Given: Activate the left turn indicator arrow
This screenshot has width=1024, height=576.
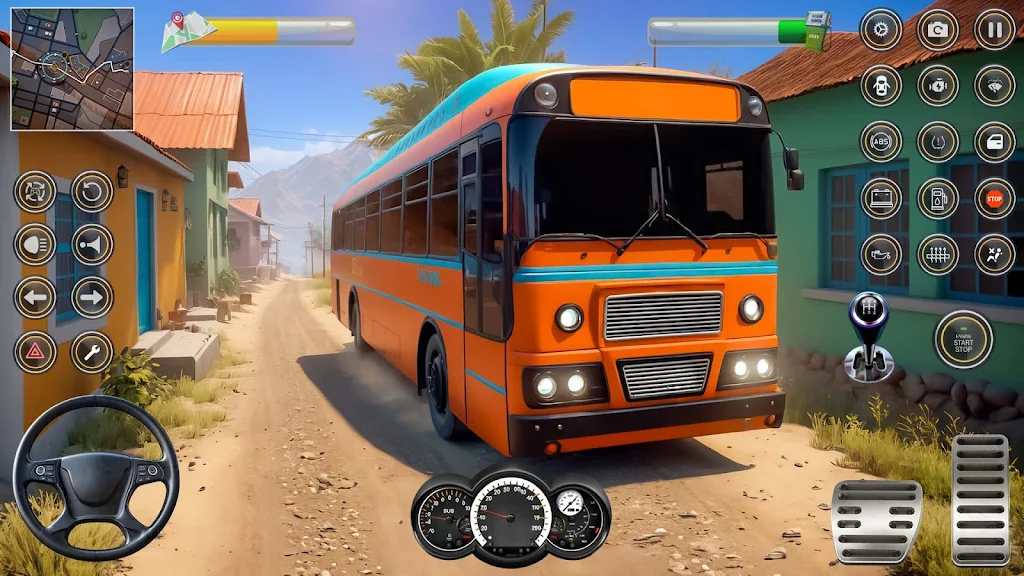Looking at the screenshot, I should (35, 297).
